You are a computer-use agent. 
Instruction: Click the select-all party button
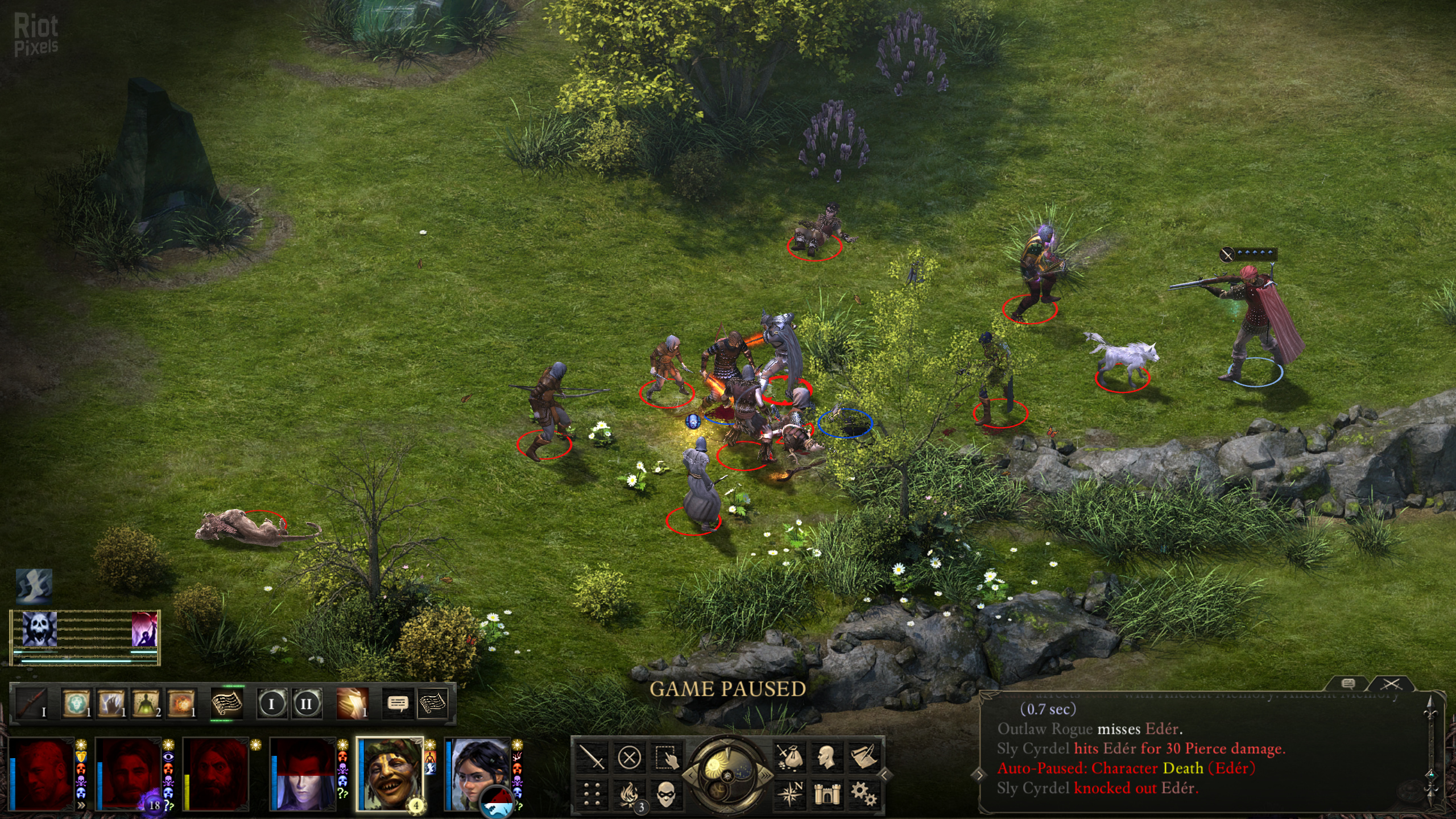(x=666, y=758)
